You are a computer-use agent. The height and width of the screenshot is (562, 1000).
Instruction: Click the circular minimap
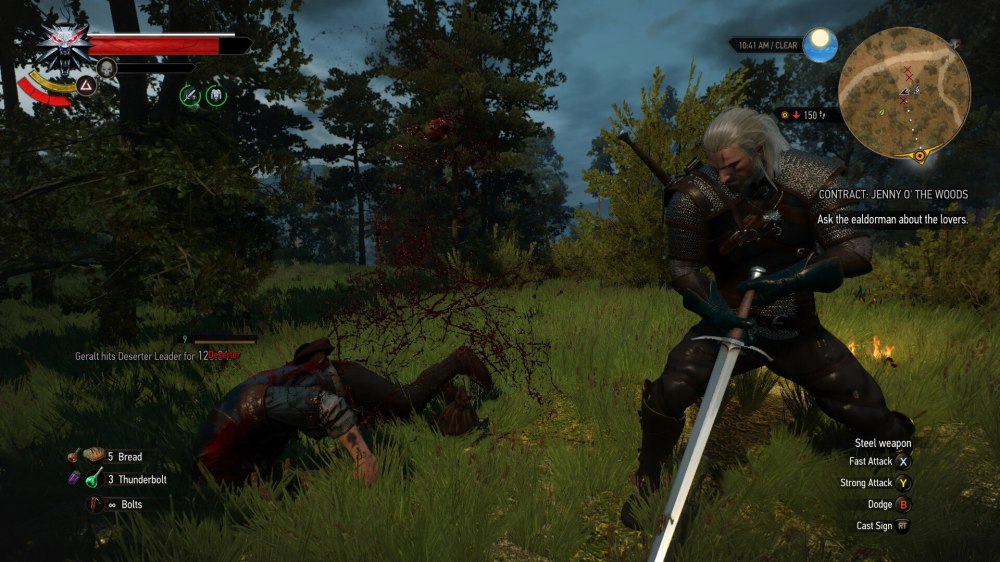point(903,92)
